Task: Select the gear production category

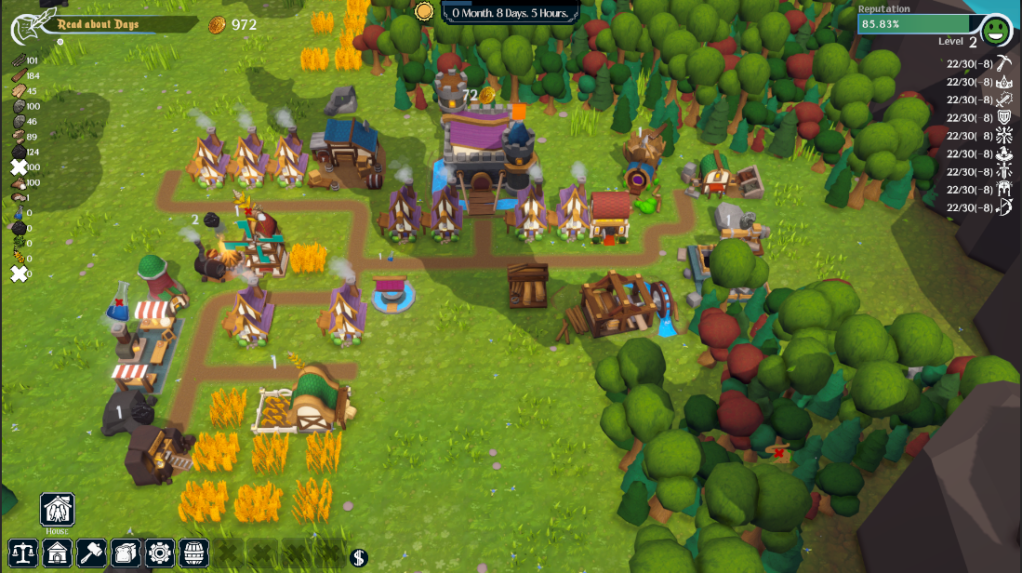Action: click(x=160, y=552)
